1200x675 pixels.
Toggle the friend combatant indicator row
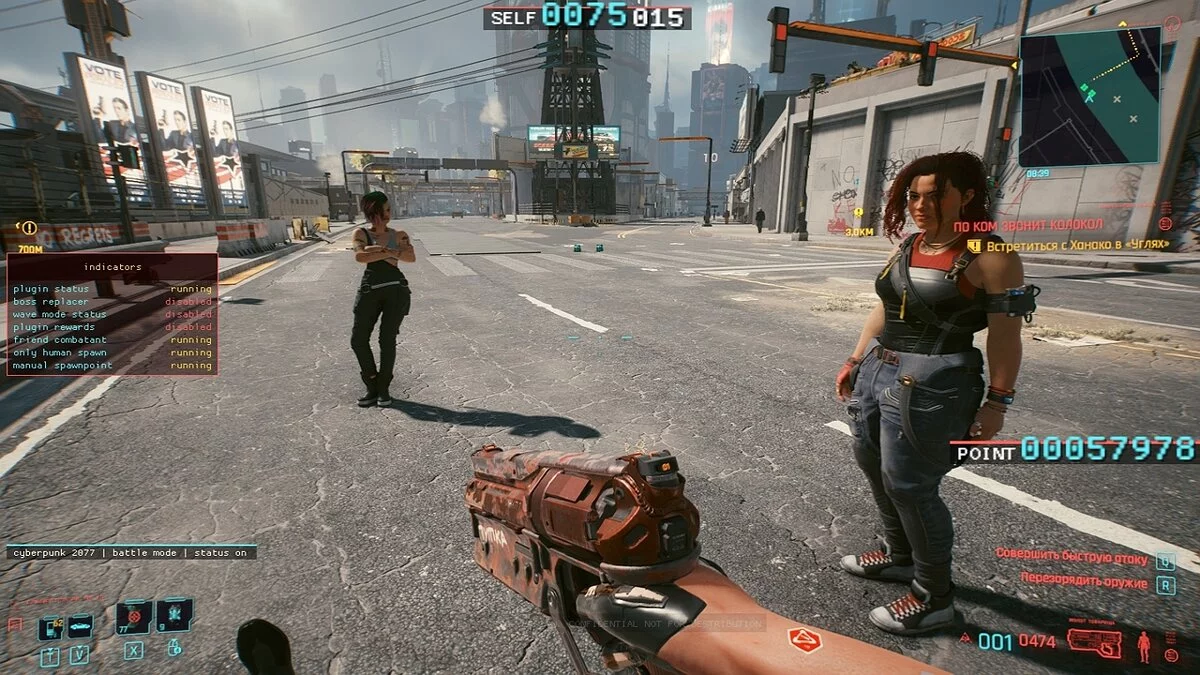112,340
